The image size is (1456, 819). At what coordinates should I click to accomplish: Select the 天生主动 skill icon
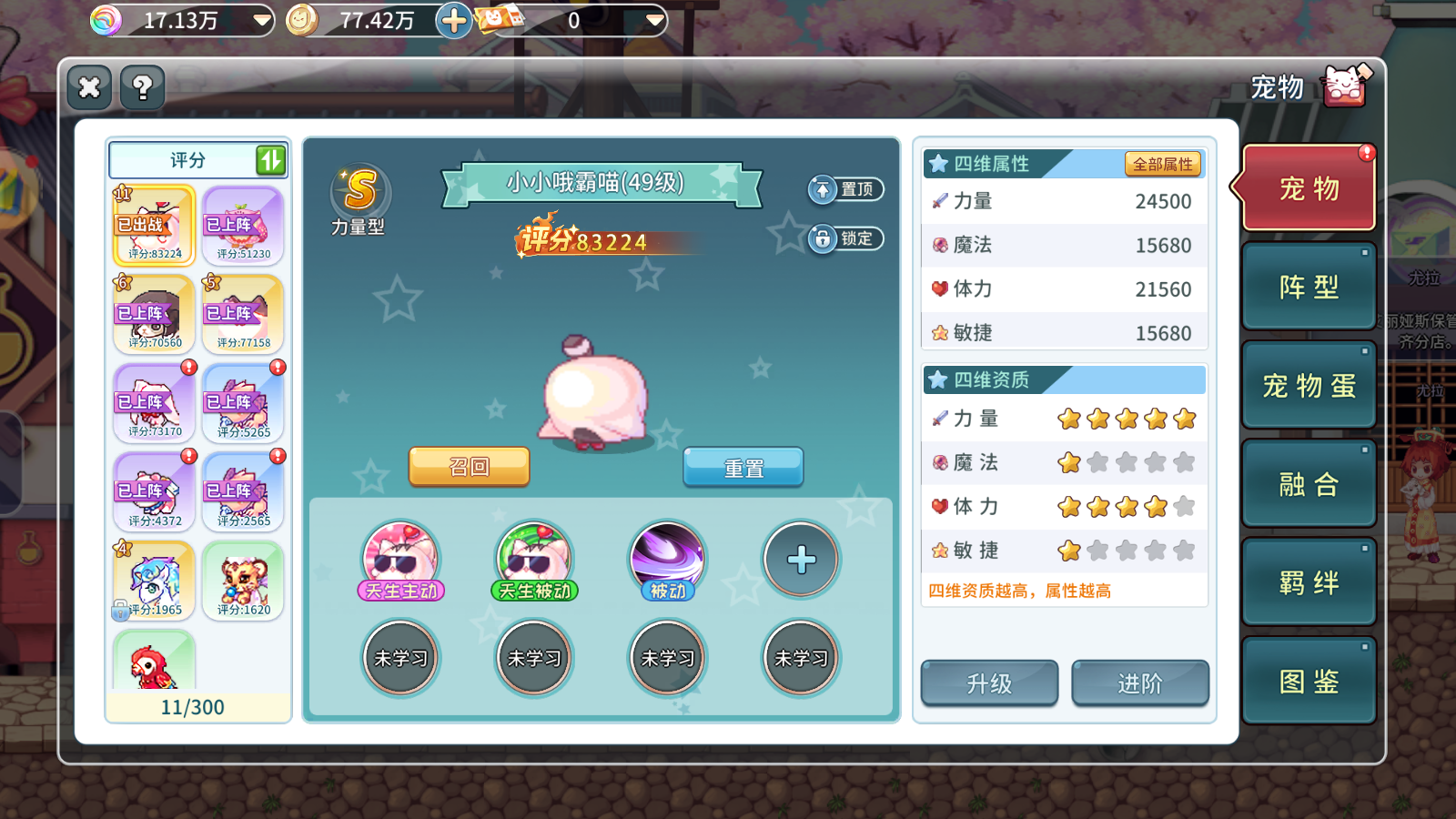tap(399, 559)
